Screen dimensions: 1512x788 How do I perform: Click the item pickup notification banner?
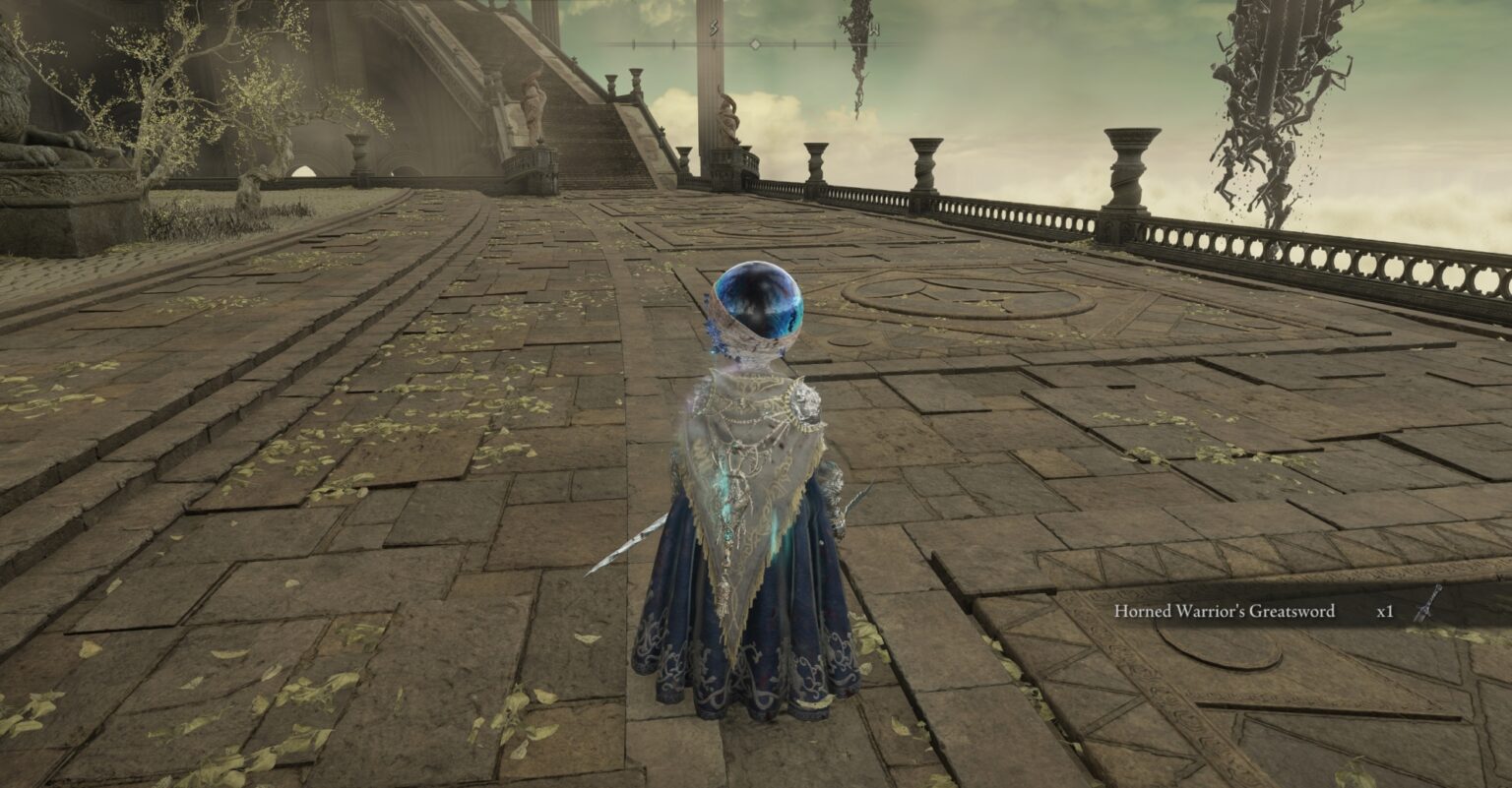point(1270,610)
